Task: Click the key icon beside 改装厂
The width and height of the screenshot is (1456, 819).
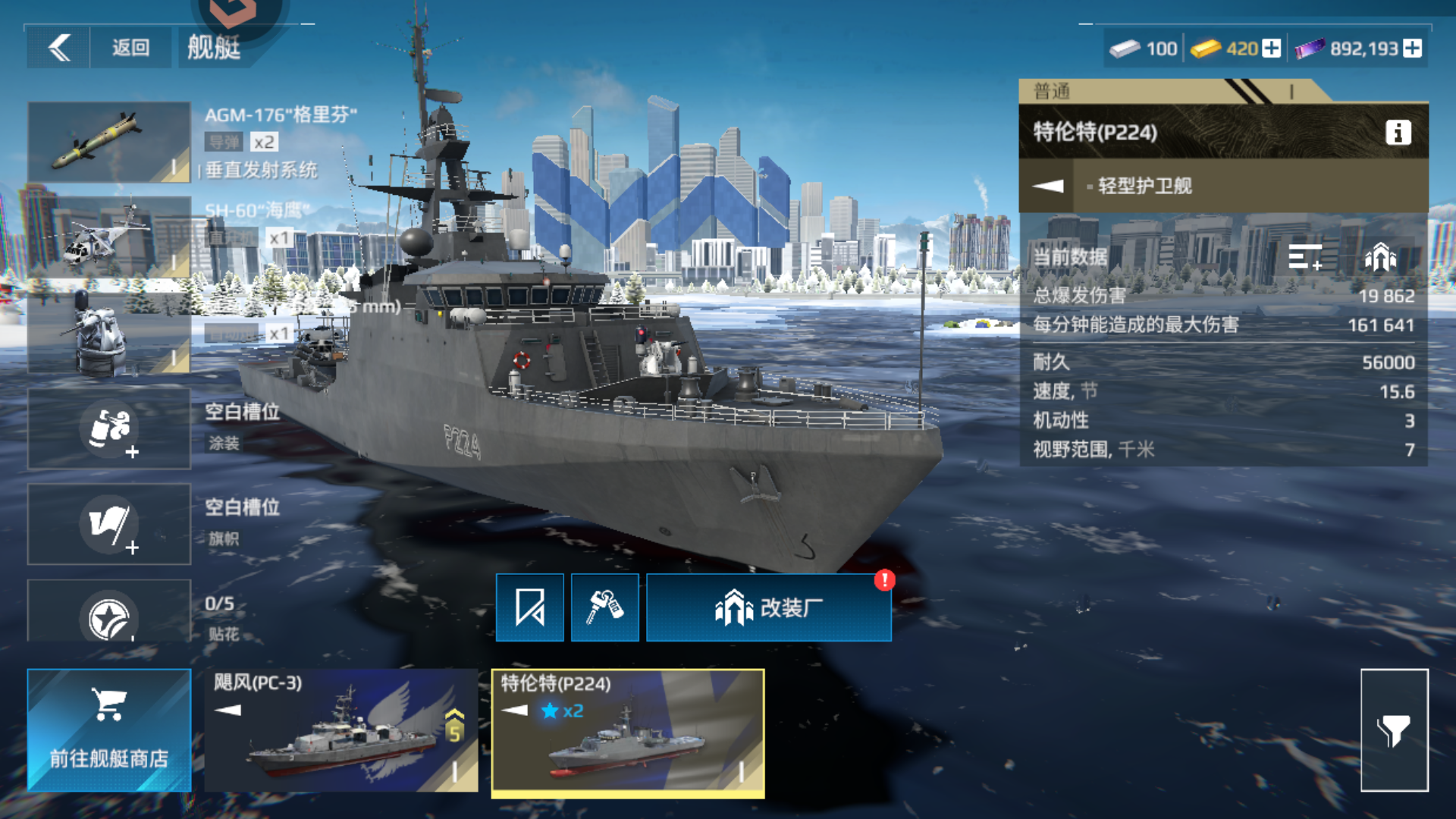Action: (604, 607)
